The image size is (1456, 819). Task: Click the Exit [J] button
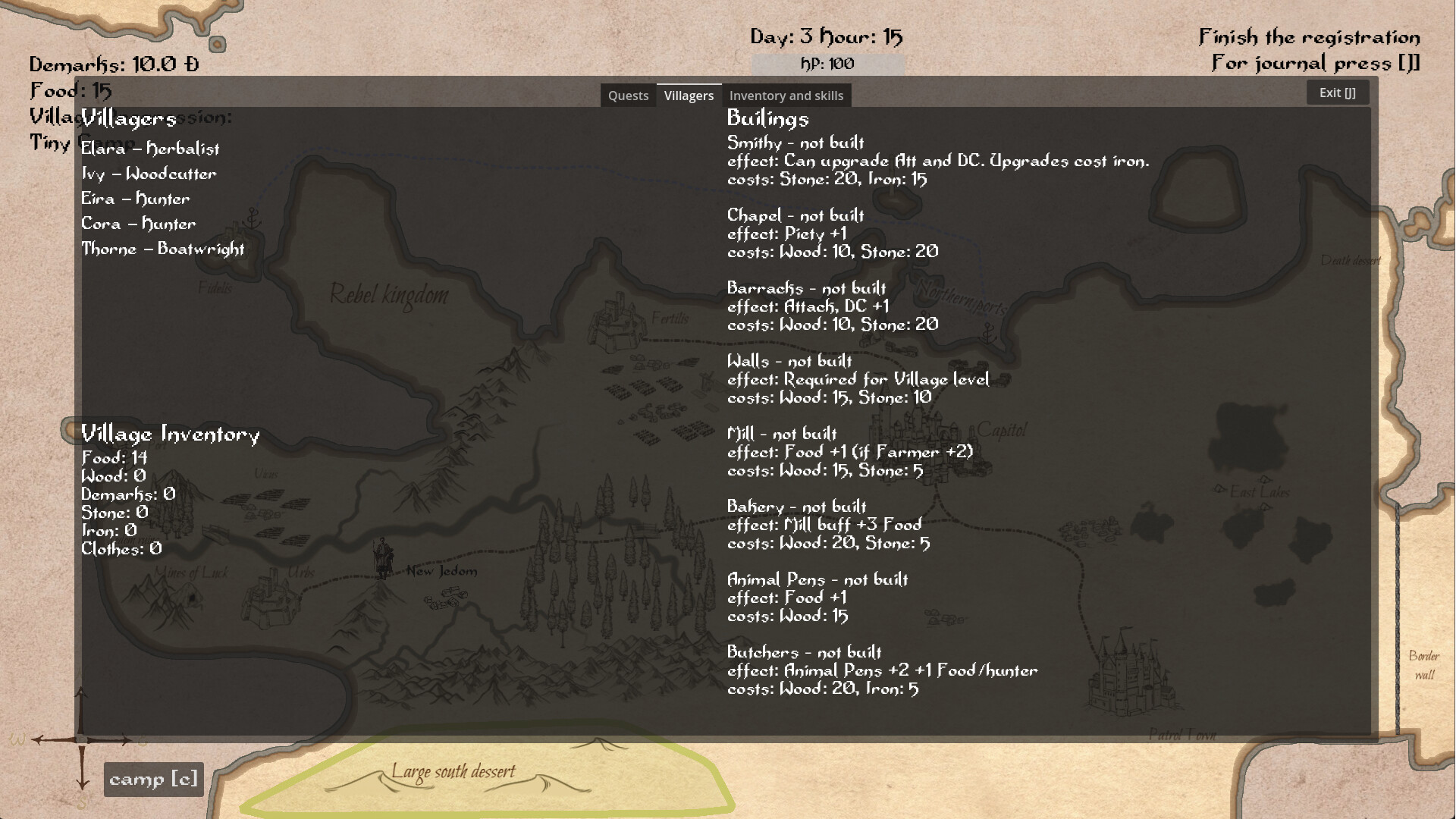(x=1338, y=91)
